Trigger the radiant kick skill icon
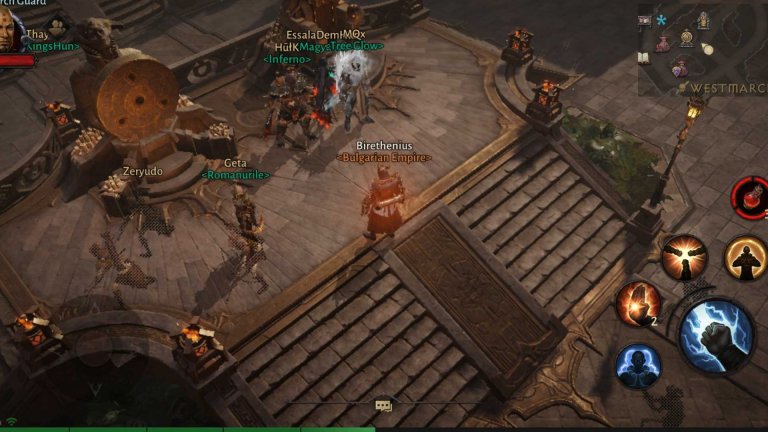This screenshot has height=432, width=768. tap(684, 257)
